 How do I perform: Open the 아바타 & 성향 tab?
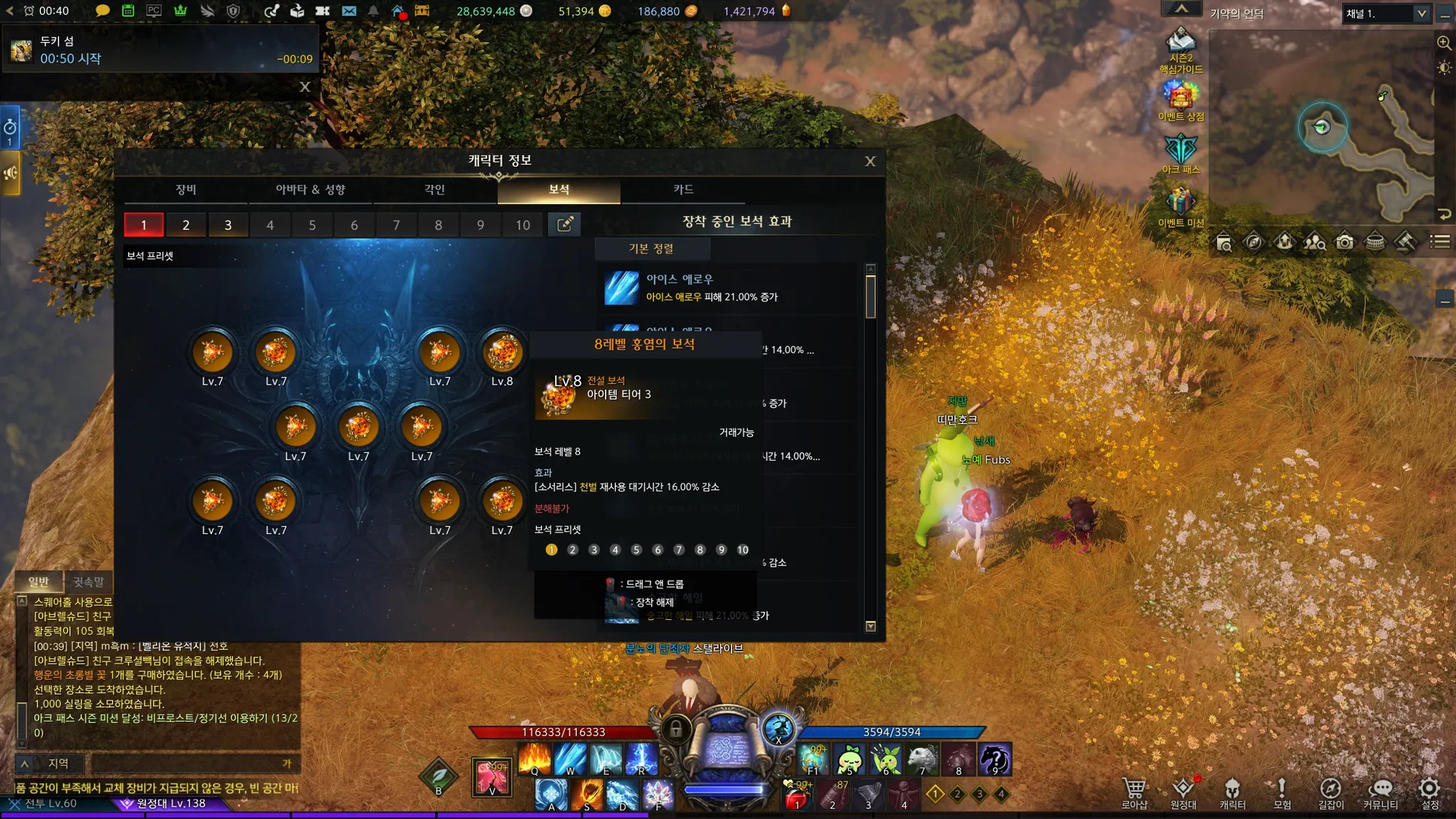[310, 190]
